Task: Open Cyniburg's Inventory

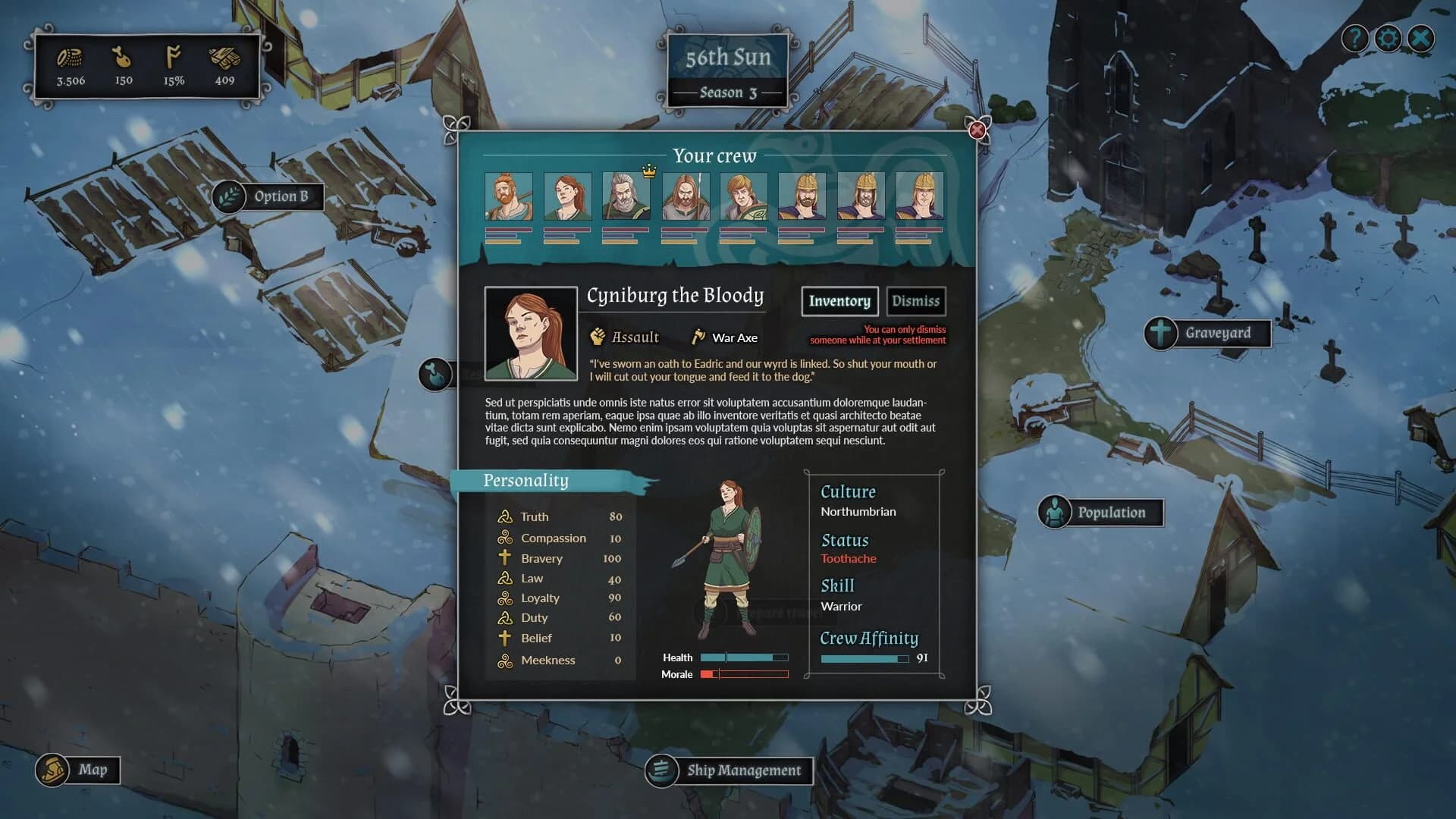Action: [839, 301]
